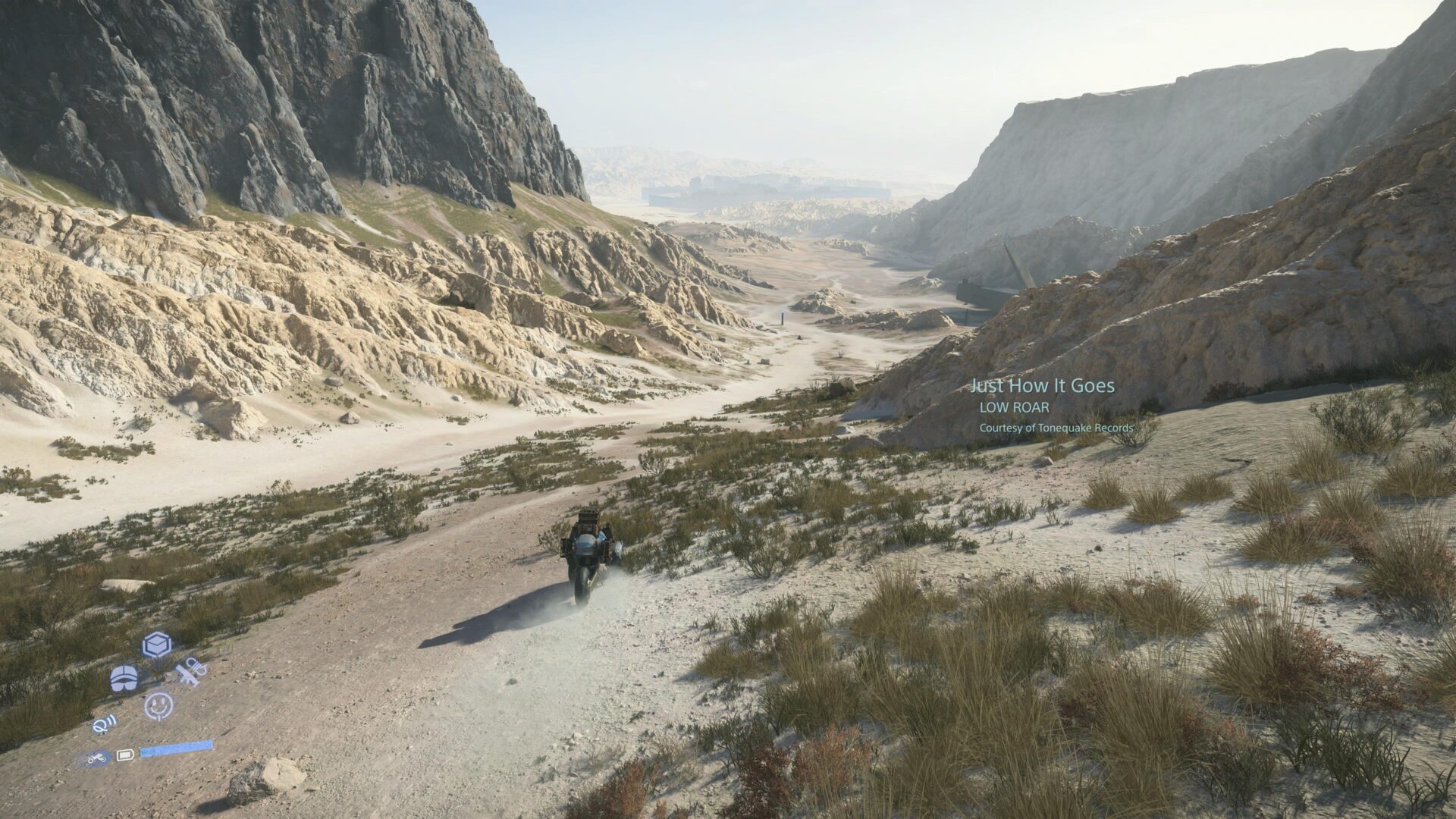Select the "Courtesy of Tonequake Records" credit text
Screen dimensions: 1456x819
coord(1056,428)
